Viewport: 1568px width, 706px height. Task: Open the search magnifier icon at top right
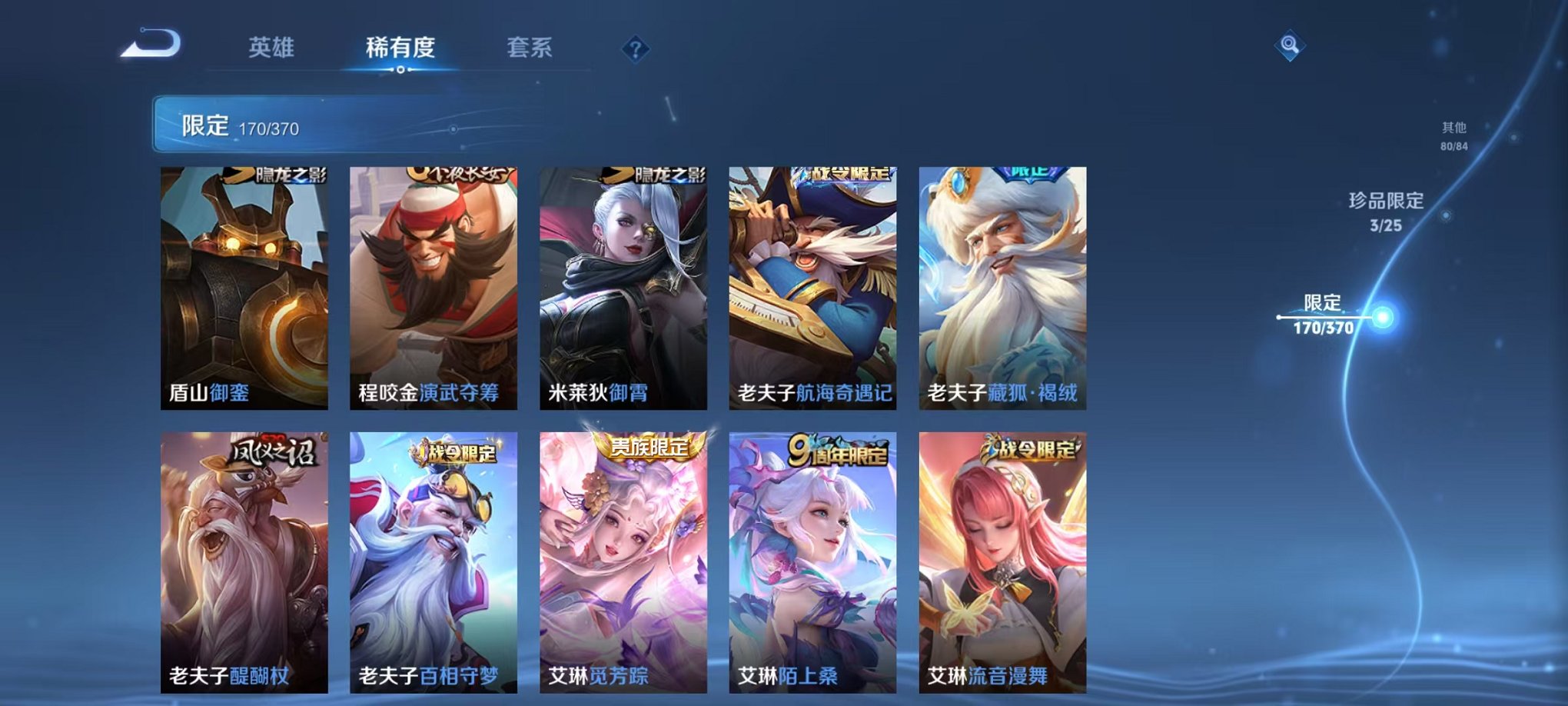[x=1289, y=44]
